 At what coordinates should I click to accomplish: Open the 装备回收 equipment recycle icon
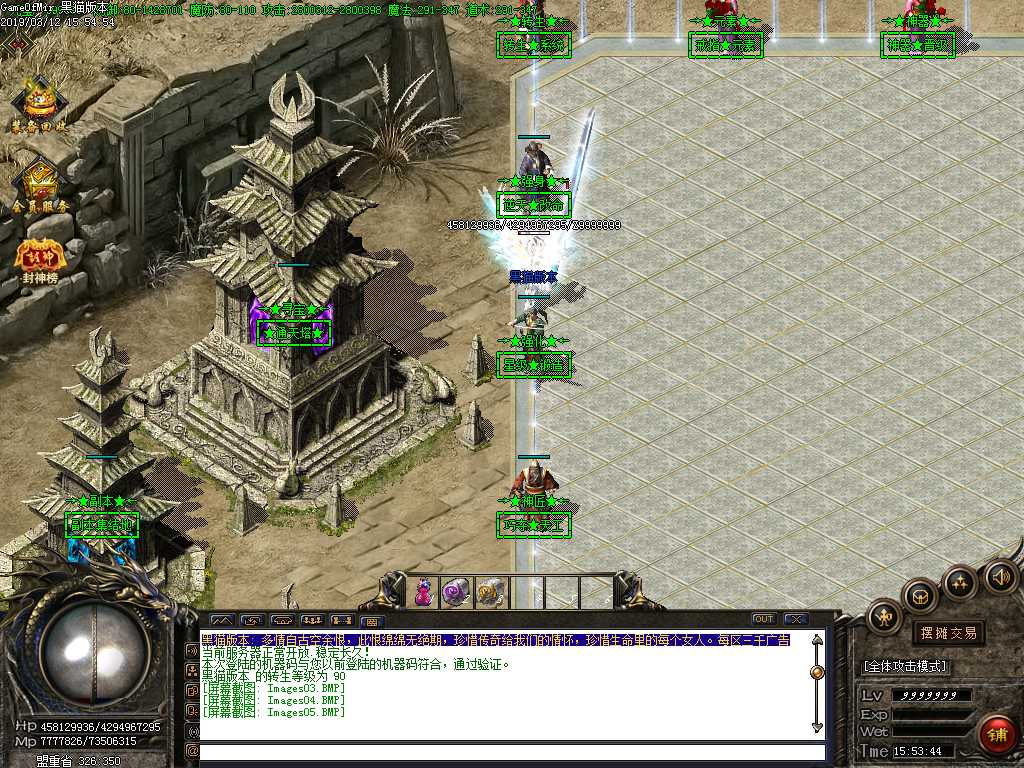coord(40,102)
